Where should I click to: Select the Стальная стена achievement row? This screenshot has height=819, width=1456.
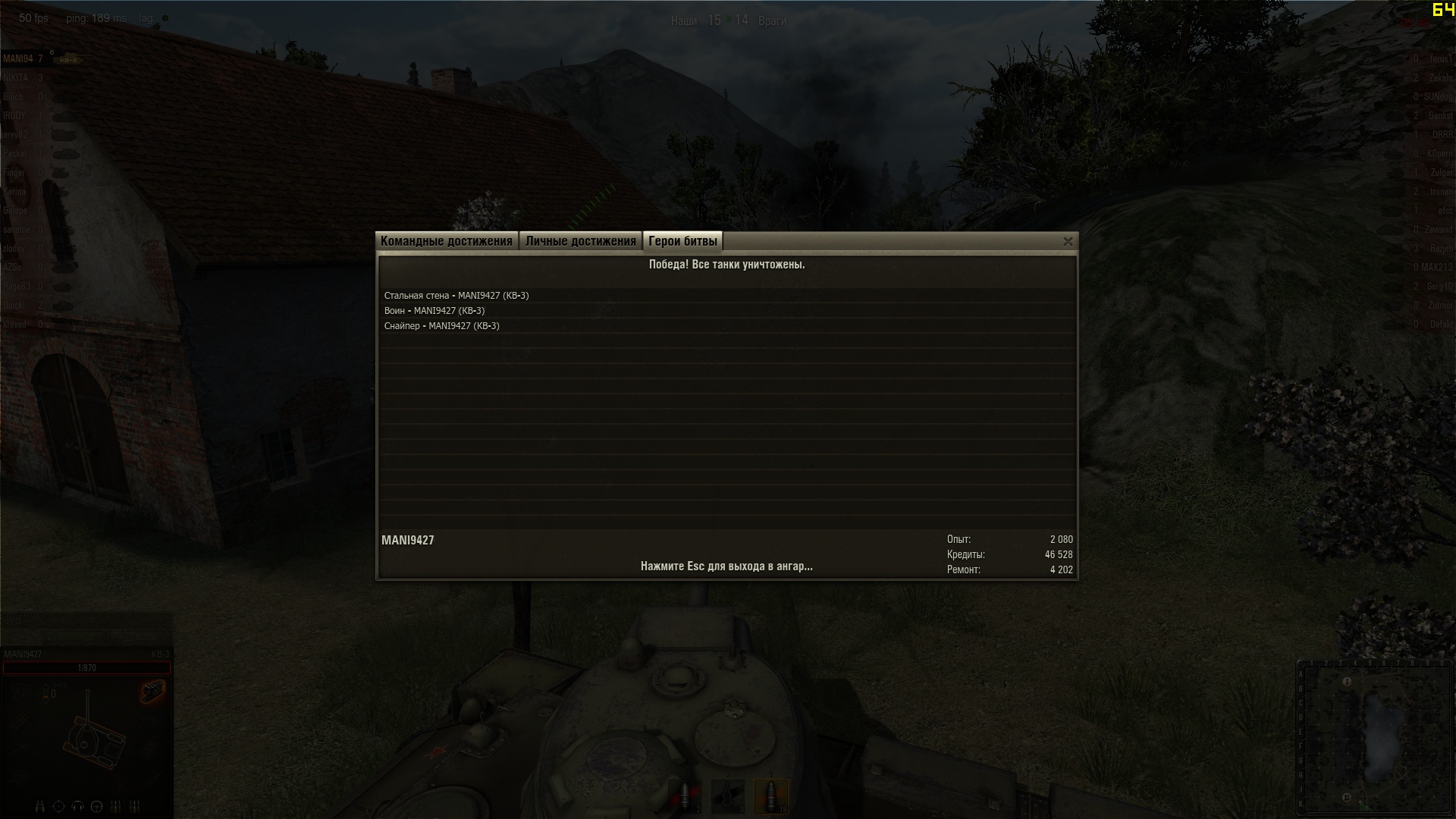point(457,296)
